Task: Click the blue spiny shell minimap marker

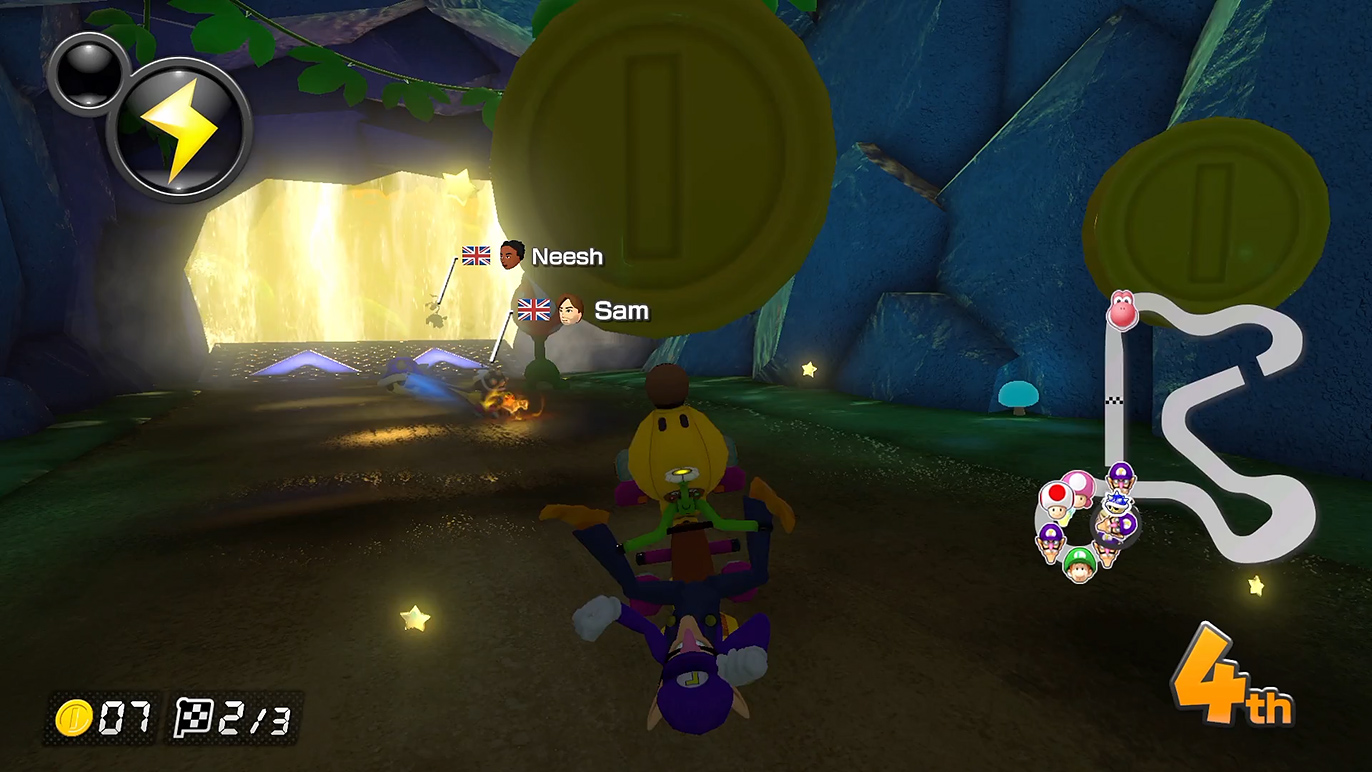Action: click(1118, 502)
